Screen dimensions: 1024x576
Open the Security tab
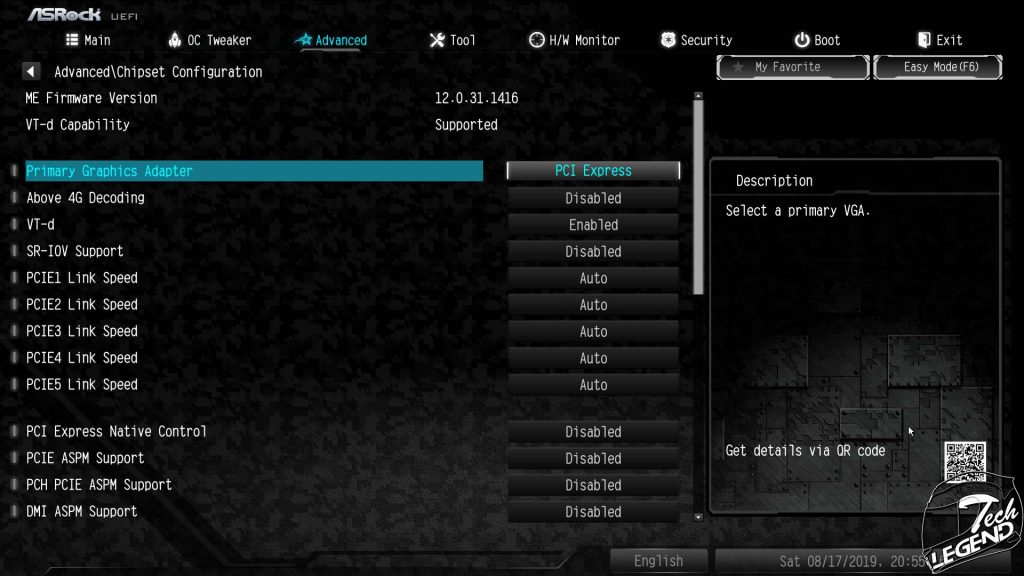[696, 40]
